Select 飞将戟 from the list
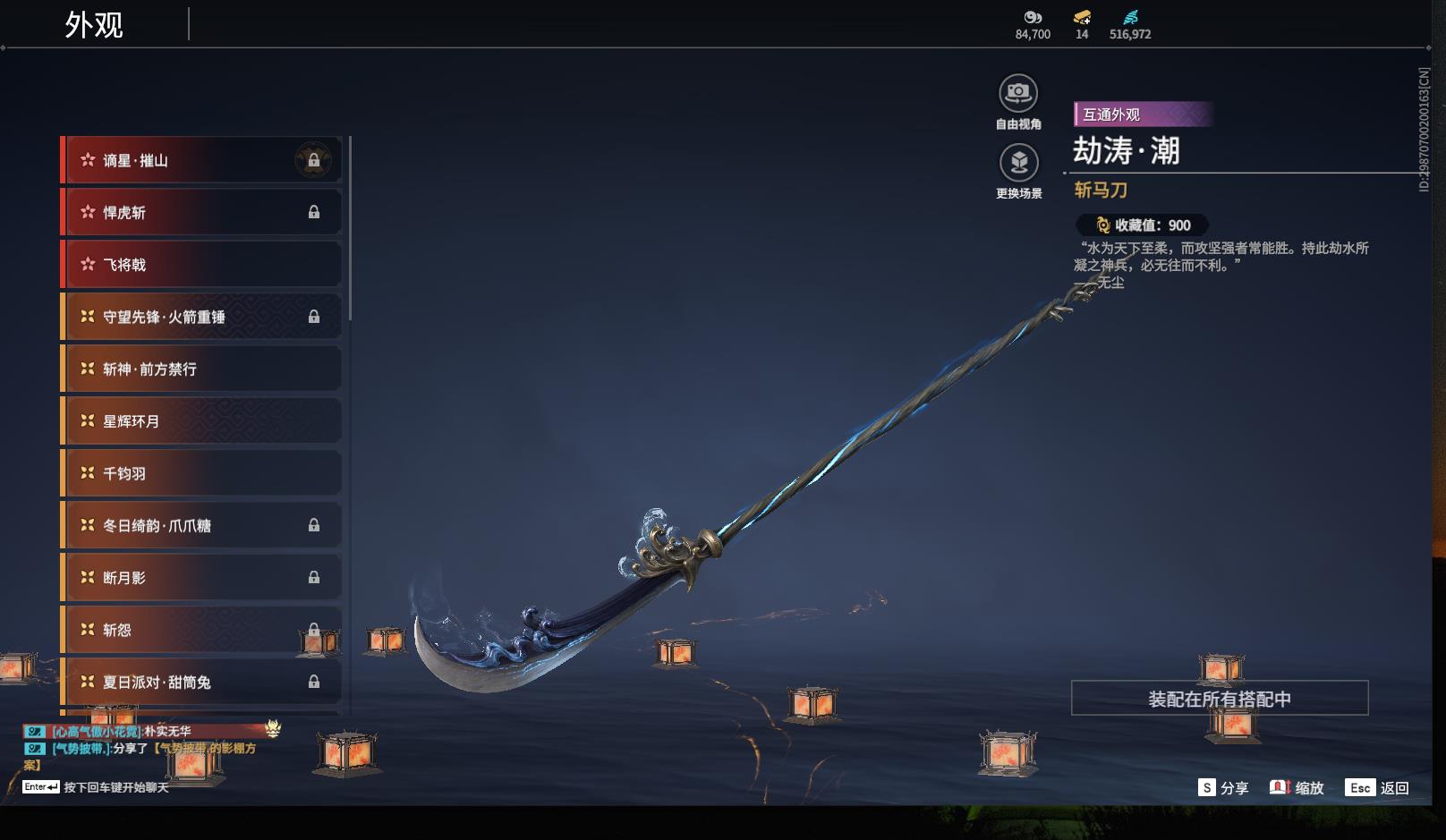Viewport: 1446px width, 840px height. 201,265
